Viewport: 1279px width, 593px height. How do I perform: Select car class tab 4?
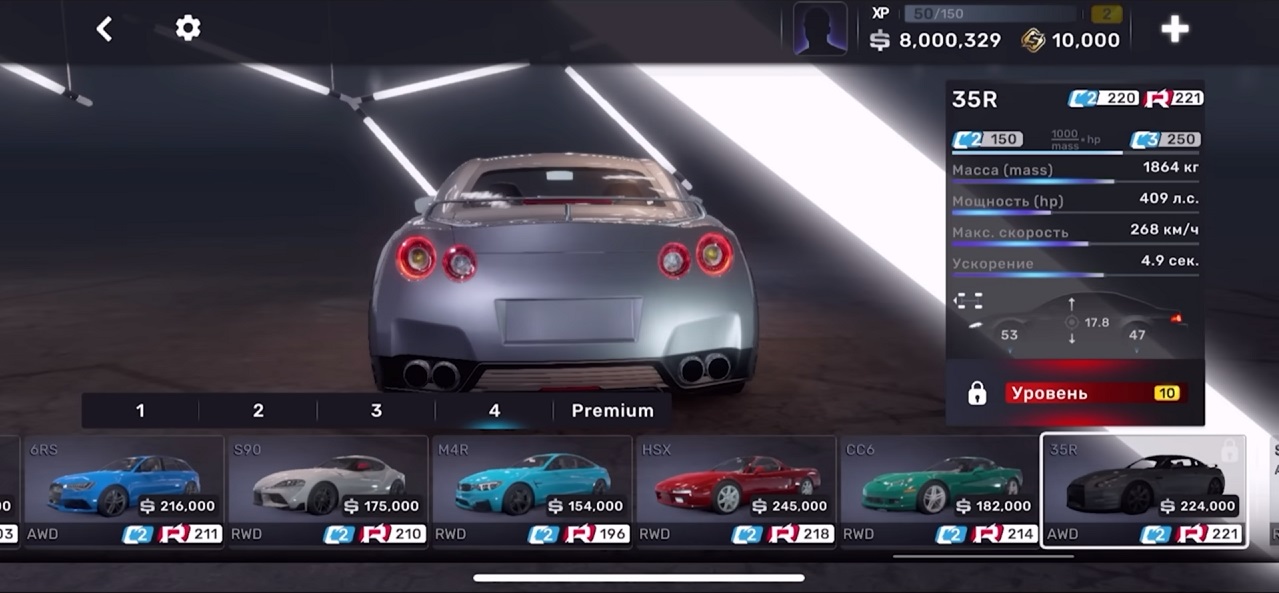(x=494, y=411)
